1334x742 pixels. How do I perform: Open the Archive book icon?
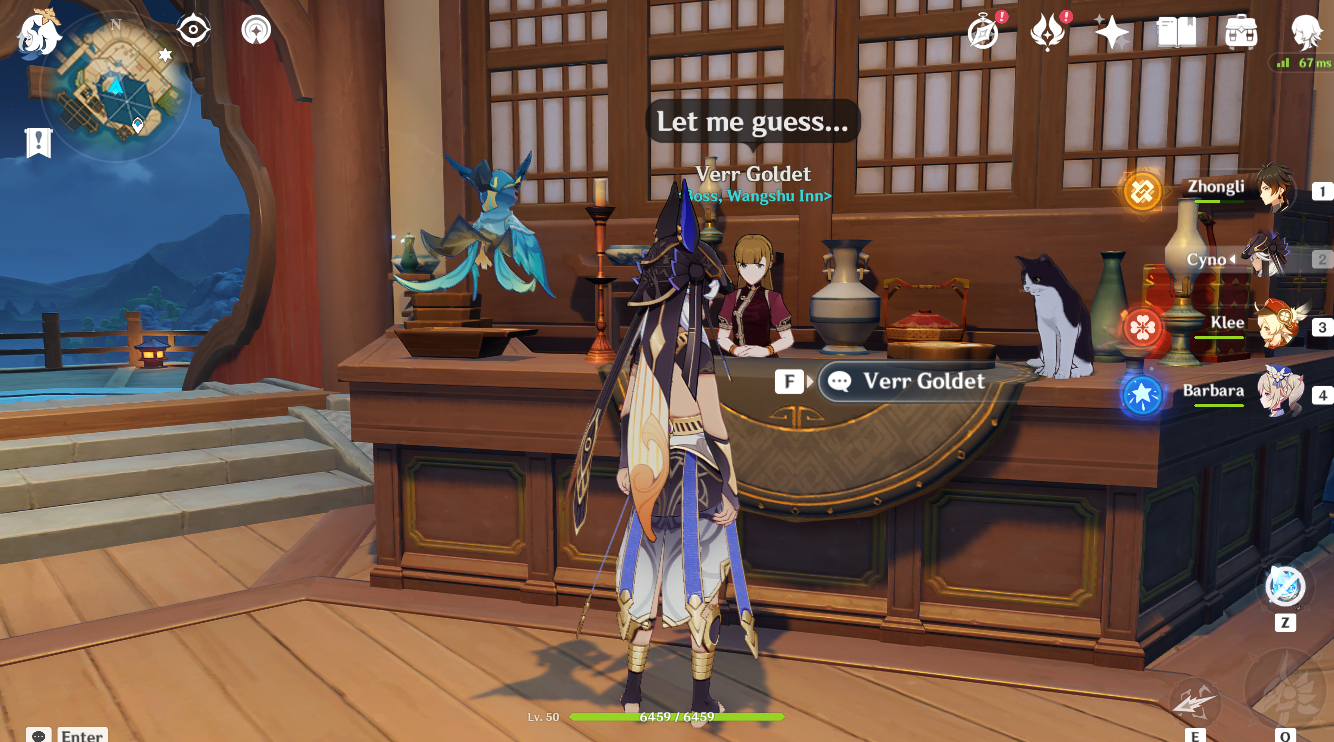1175,31
